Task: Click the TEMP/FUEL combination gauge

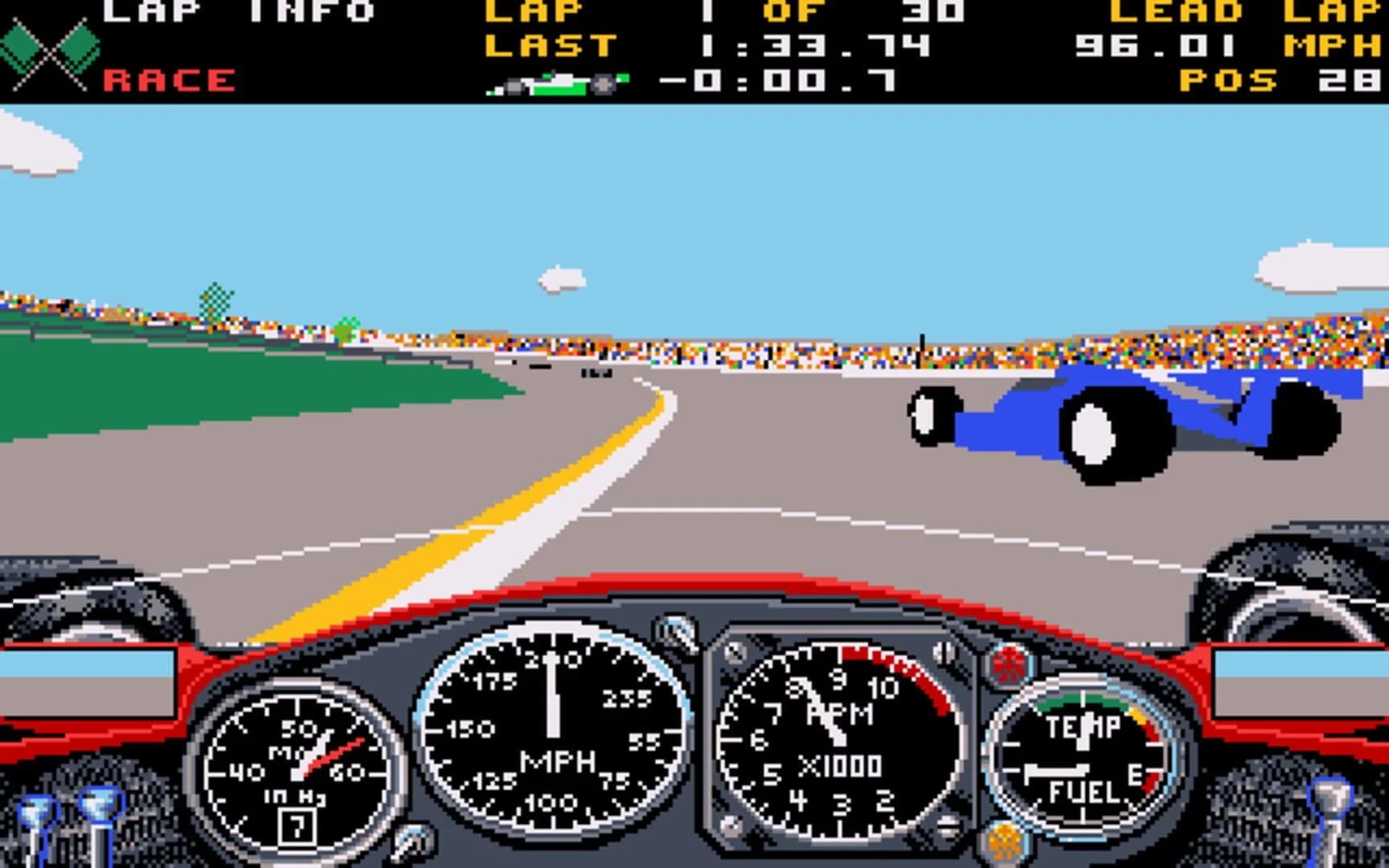Action: pyautogui.click(x=1081, y=747)
